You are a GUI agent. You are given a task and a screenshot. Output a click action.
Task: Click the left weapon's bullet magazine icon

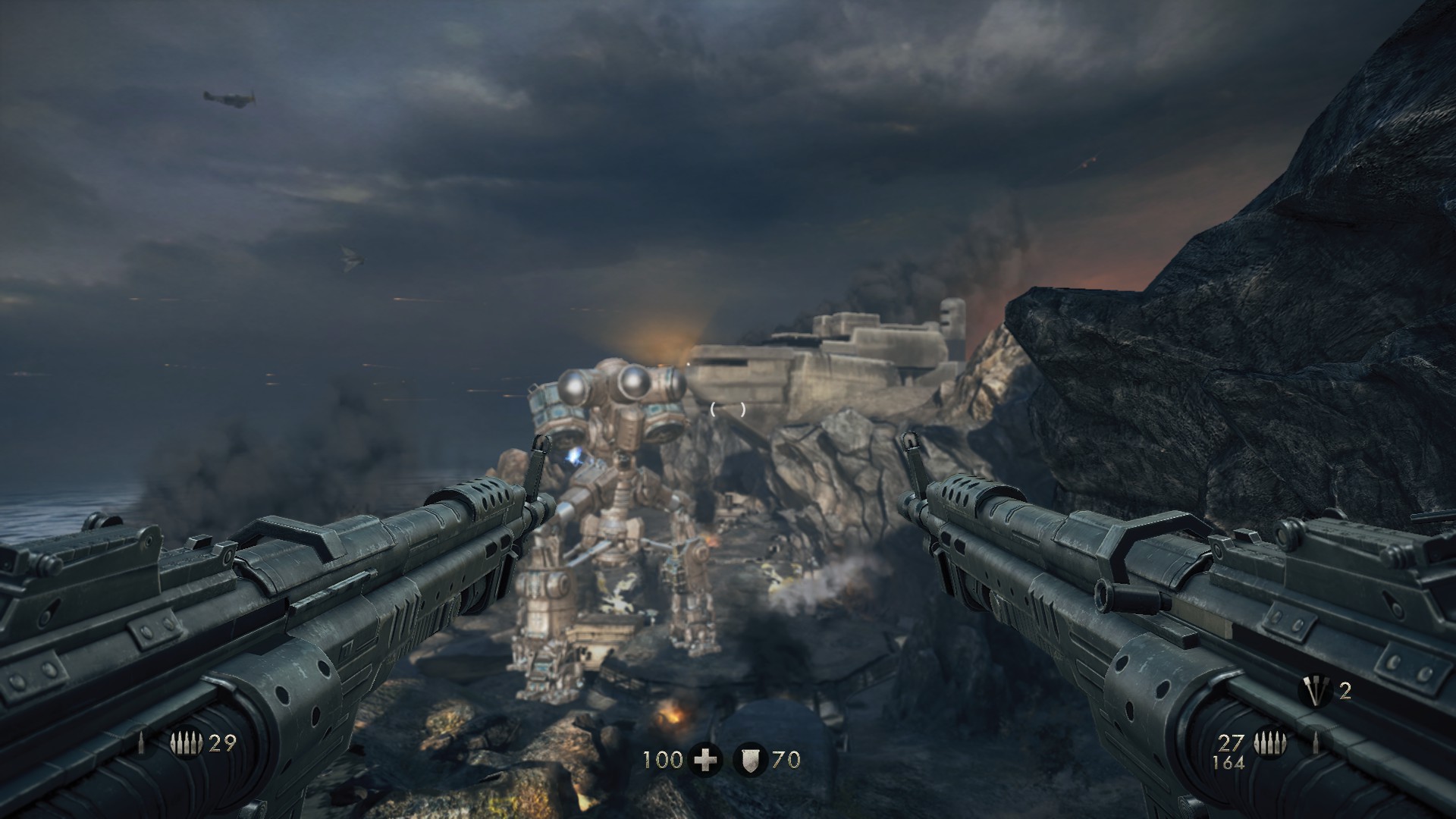[x=187, y=744]
